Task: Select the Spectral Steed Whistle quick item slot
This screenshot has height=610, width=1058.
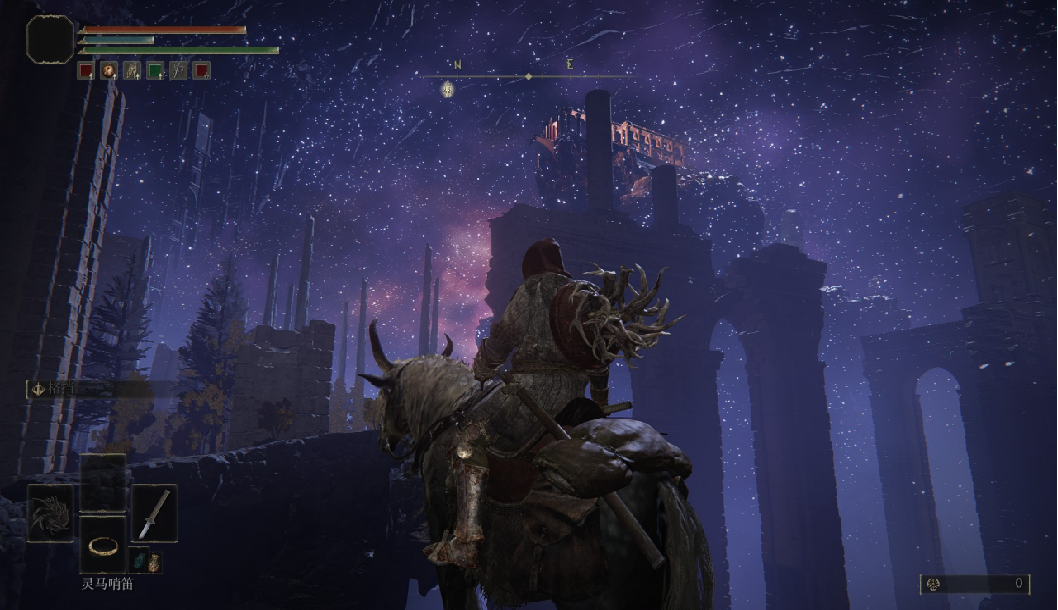Action: click(x=103, y=544)
